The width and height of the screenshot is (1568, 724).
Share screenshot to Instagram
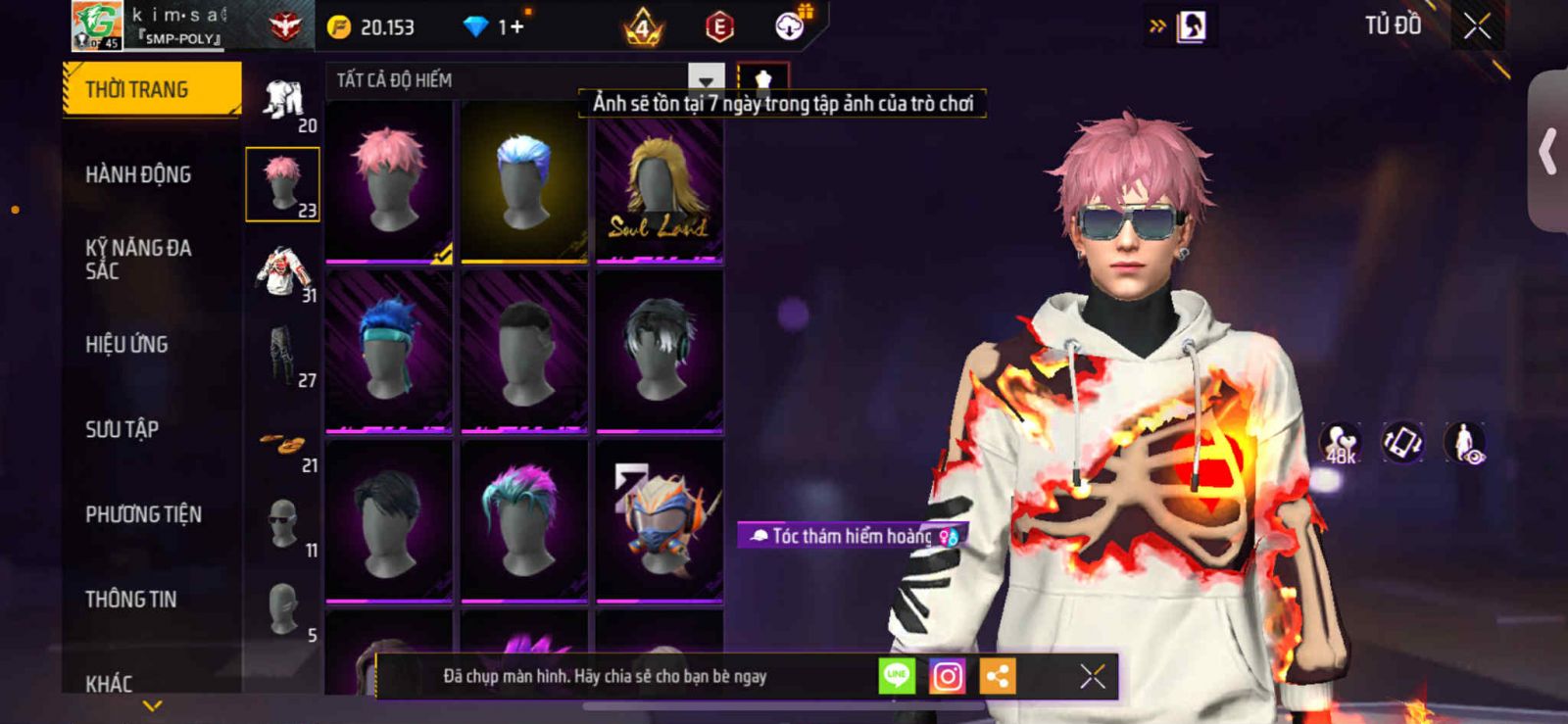pos(947,676)
